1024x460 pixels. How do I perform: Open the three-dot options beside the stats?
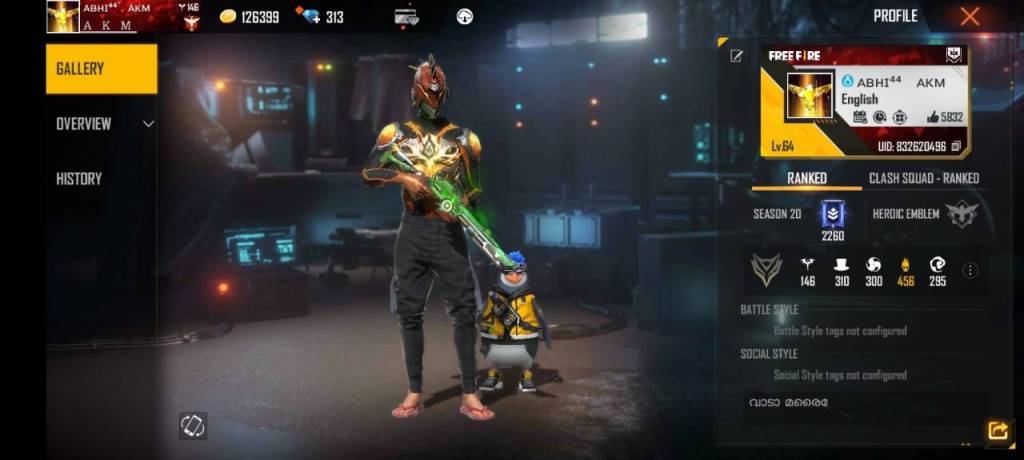point(970,270)
